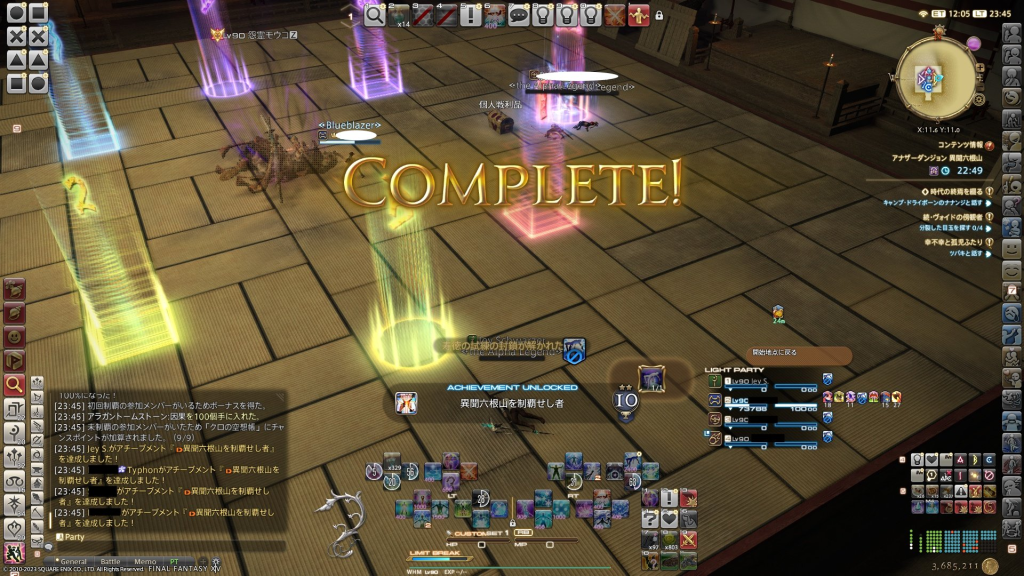Click the red magnifying glass sidebar icon
Image resolution: width=1024 pixels, height=576 pixels.
tap(14, 384)
